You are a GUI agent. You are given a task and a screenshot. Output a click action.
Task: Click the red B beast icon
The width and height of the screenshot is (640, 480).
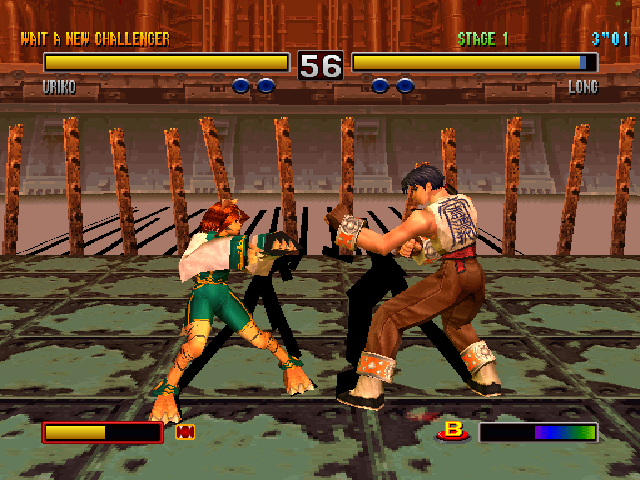(x=455, y=431)
